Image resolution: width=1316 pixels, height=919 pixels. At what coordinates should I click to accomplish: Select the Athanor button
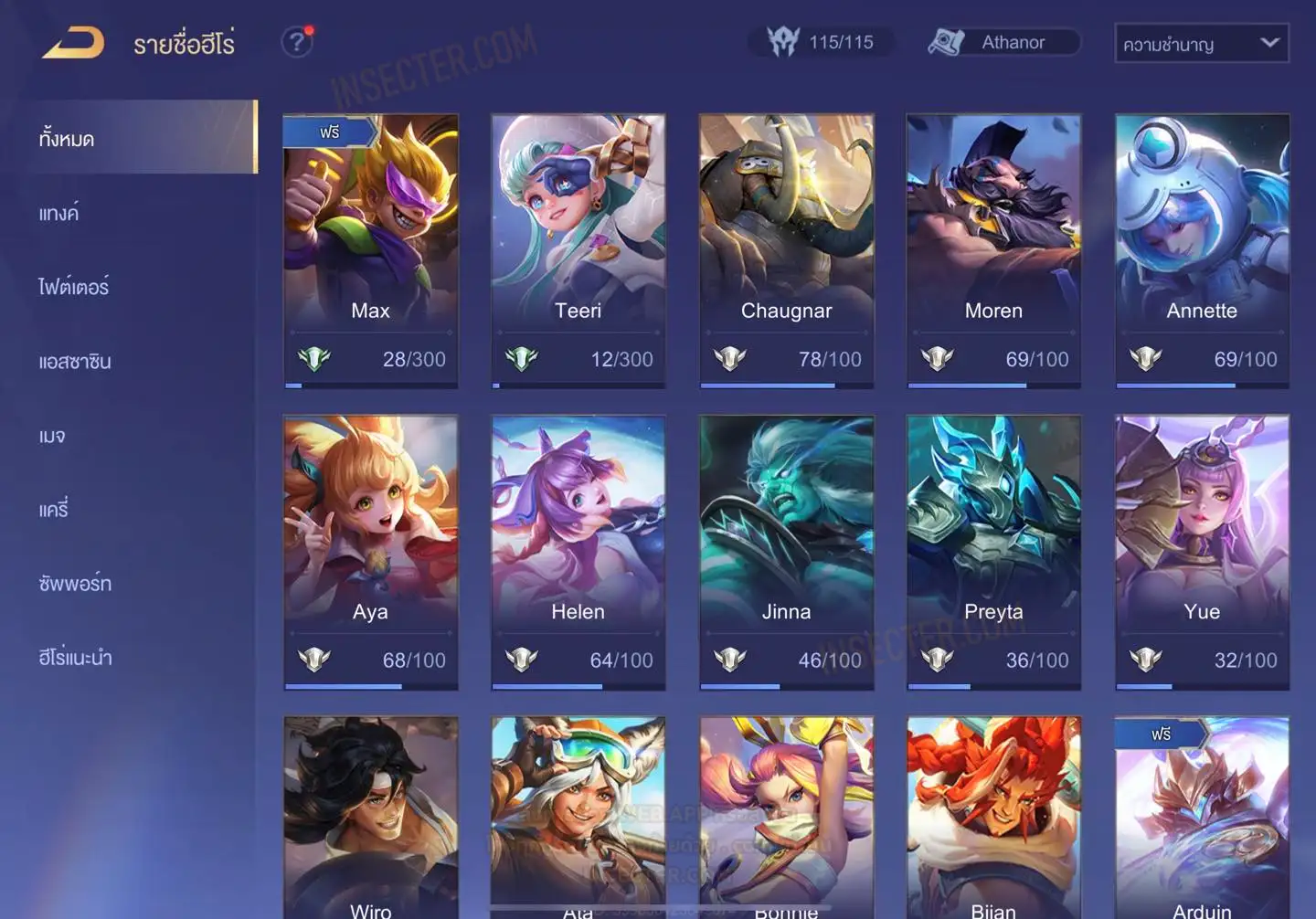tap(1003, 42)
